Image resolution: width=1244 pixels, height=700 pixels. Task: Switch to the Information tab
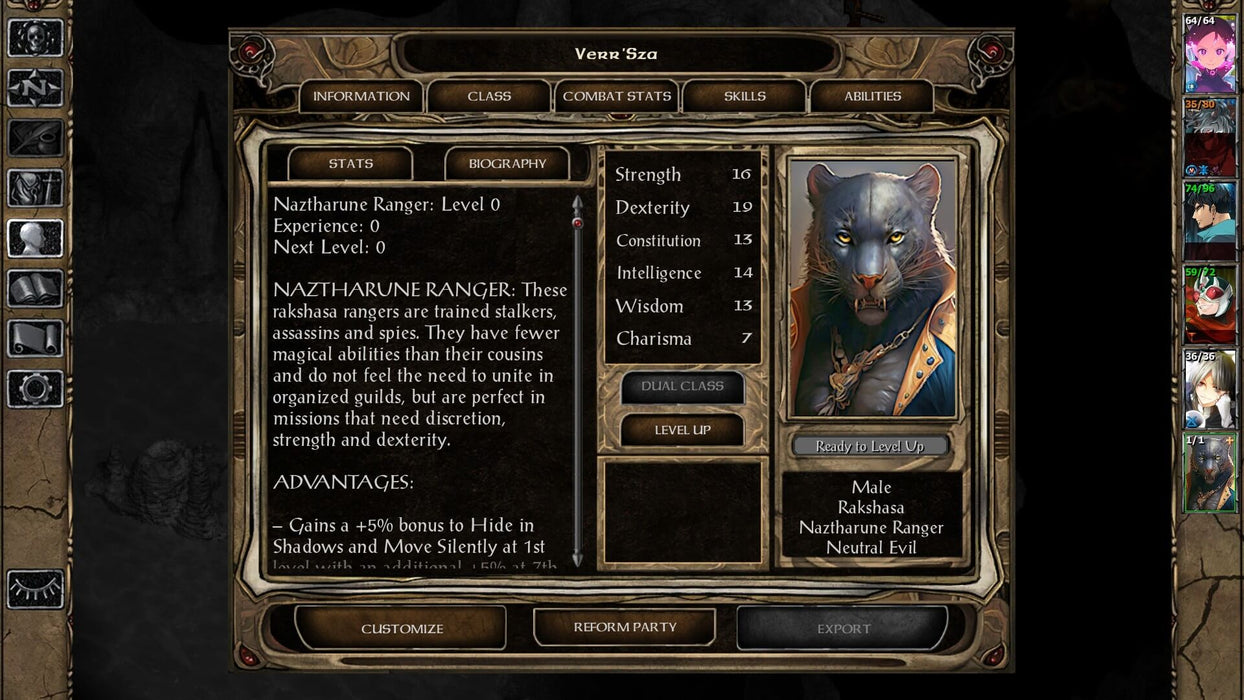[361, 97]
